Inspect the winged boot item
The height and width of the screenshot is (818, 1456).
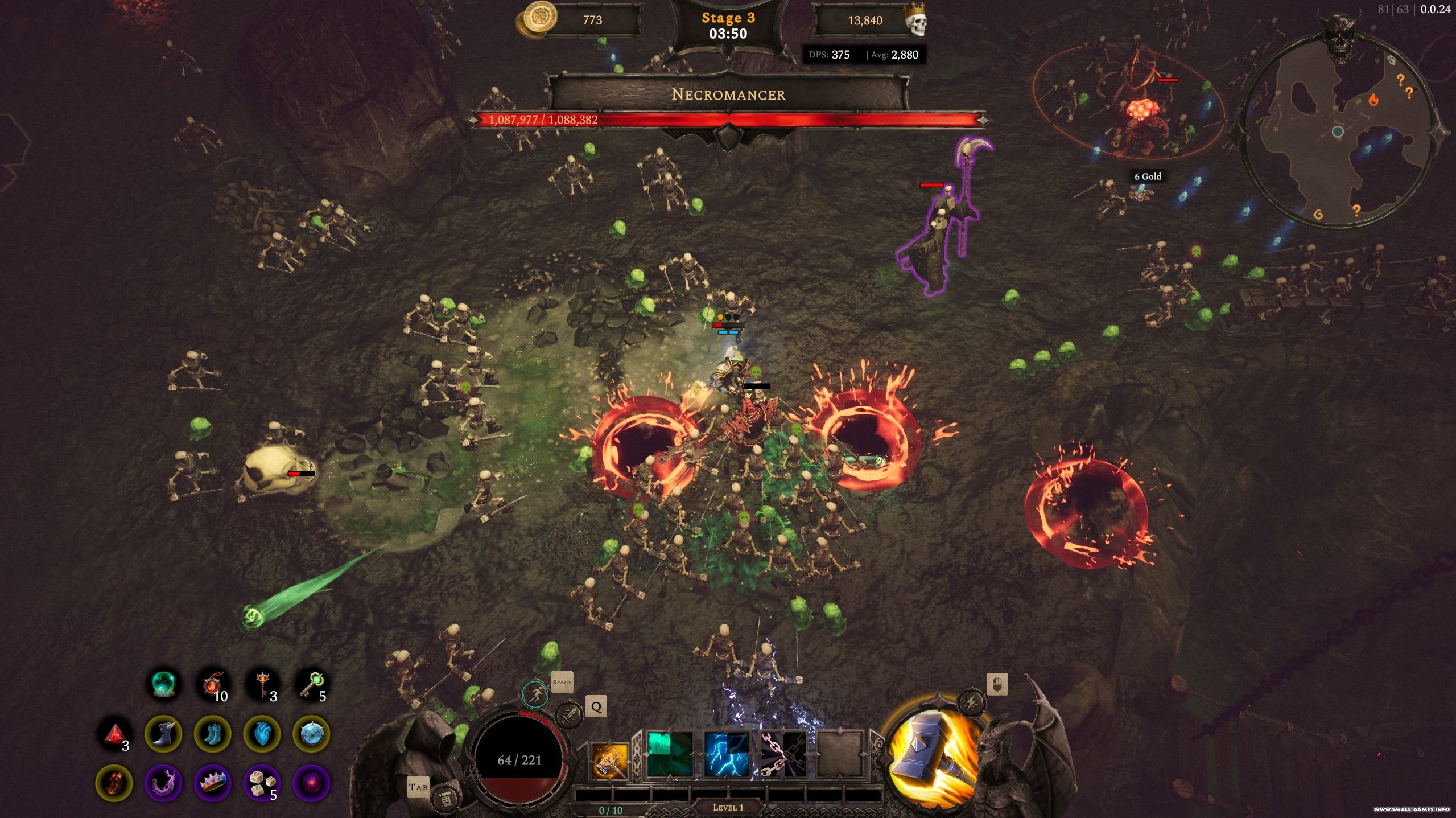[163, 734]
